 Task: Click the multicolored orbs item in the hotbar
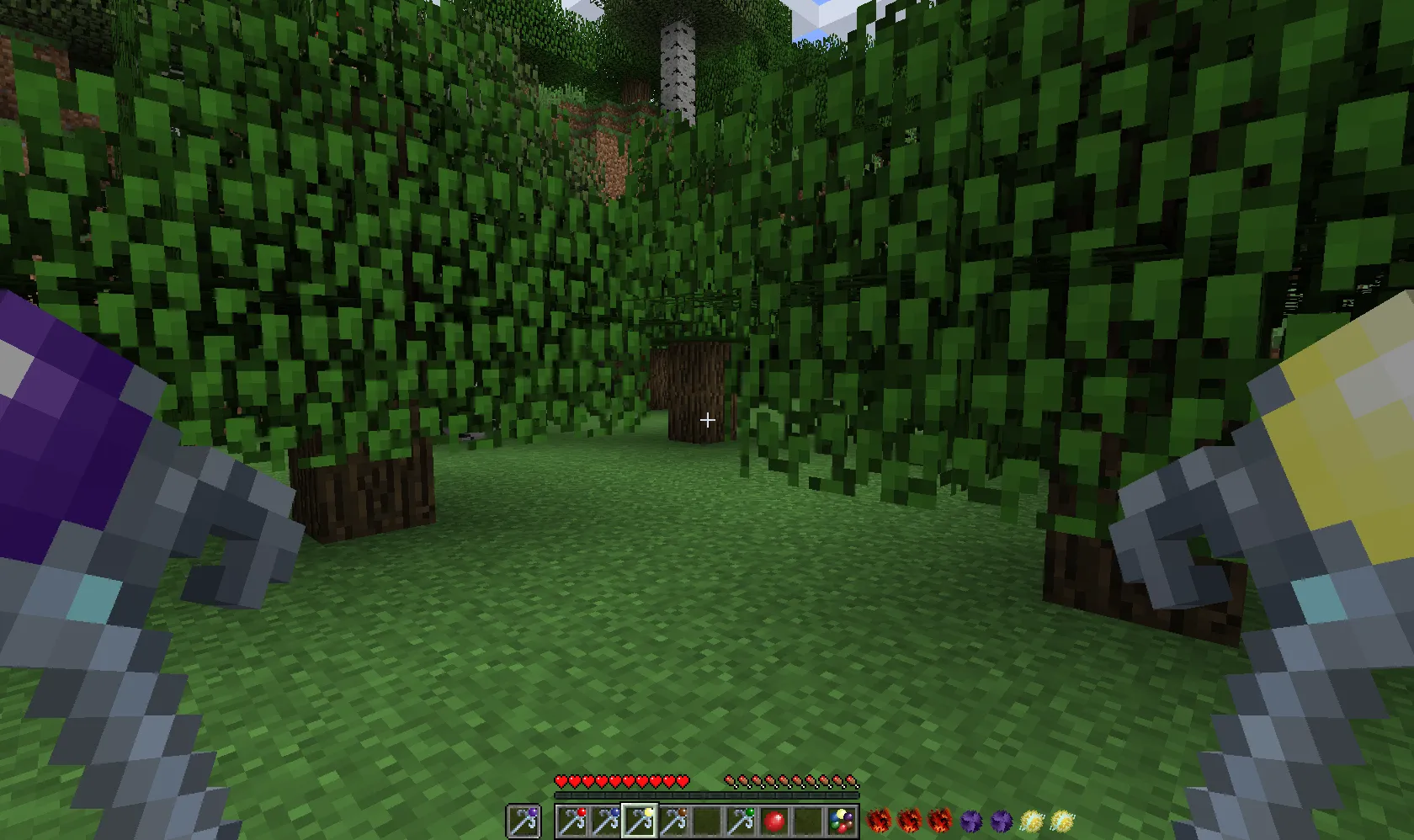[x=841, y=819]
